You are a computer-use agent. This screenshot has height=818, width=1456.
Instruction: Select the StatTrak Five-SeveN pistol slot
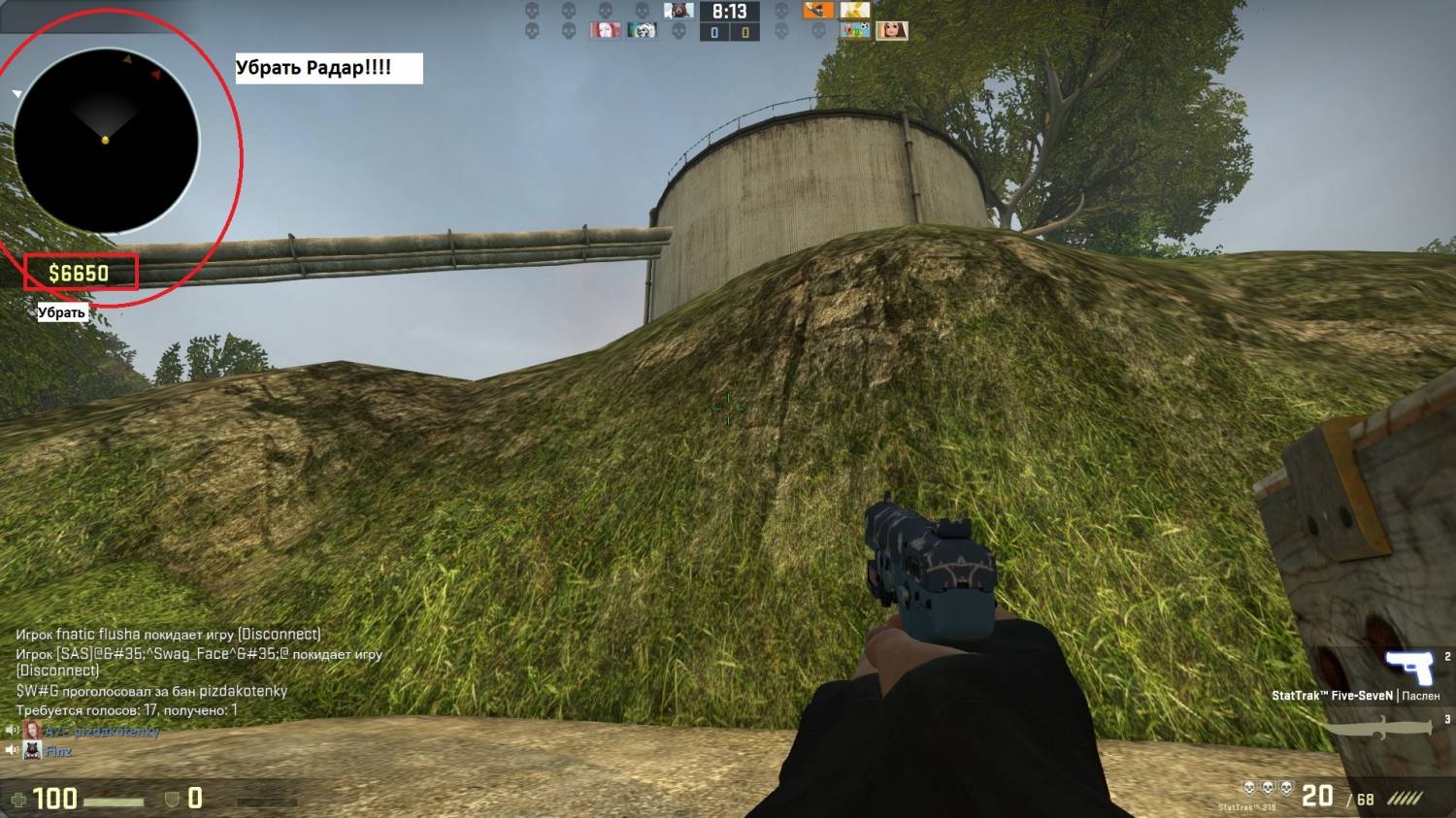click(1408, 667)
